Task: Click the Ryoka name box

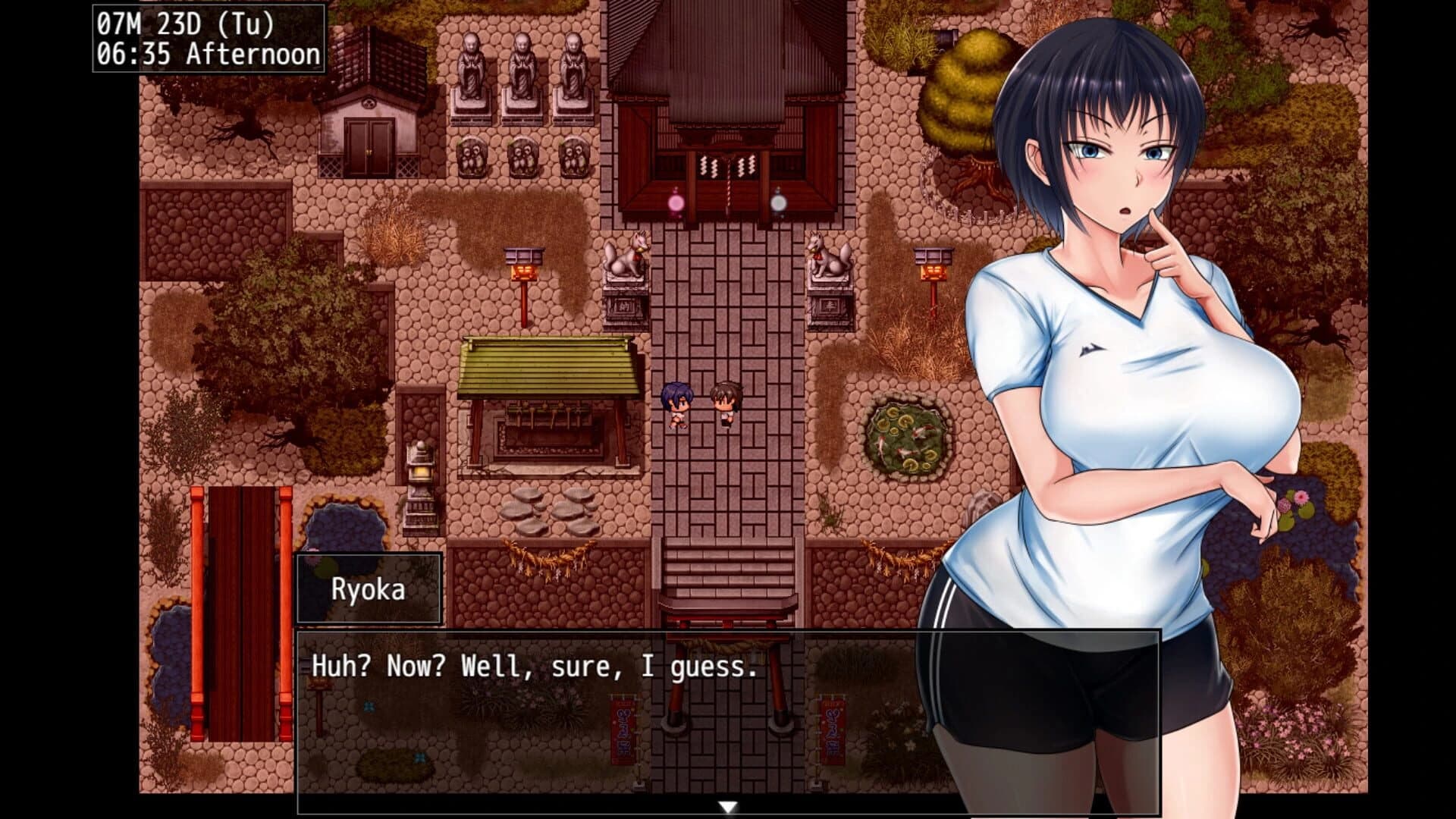Action: [x=369, y=588]
